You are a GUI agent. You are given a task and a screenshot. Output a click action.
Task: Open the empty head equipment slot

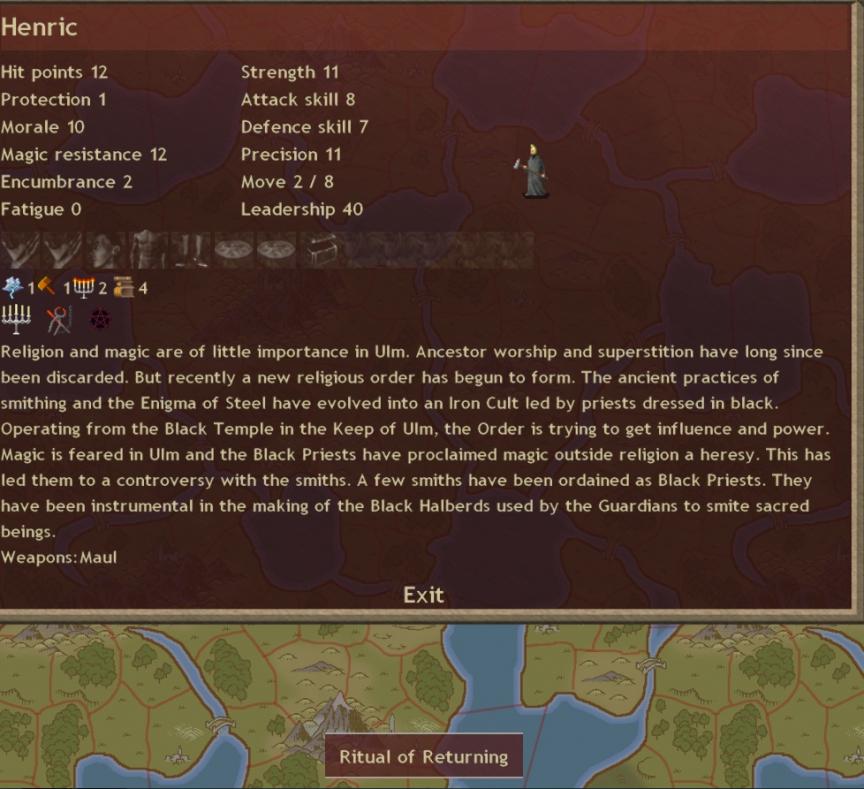tap(107, 249)
